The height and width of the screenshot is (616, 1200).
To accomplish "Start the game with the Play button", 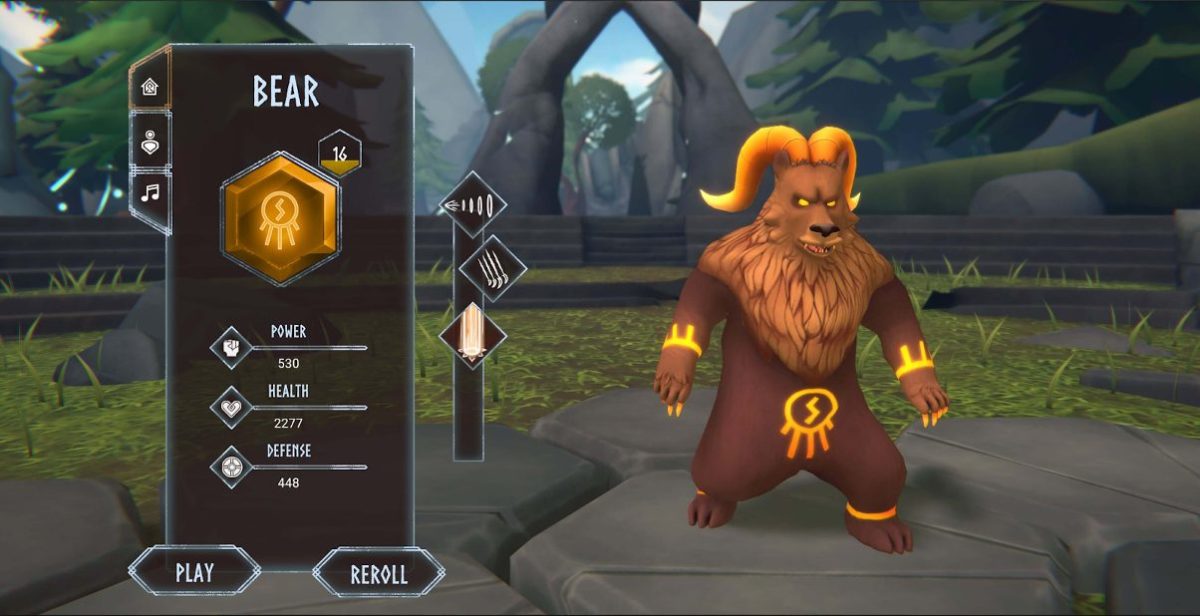I will [x=194, y=572].
